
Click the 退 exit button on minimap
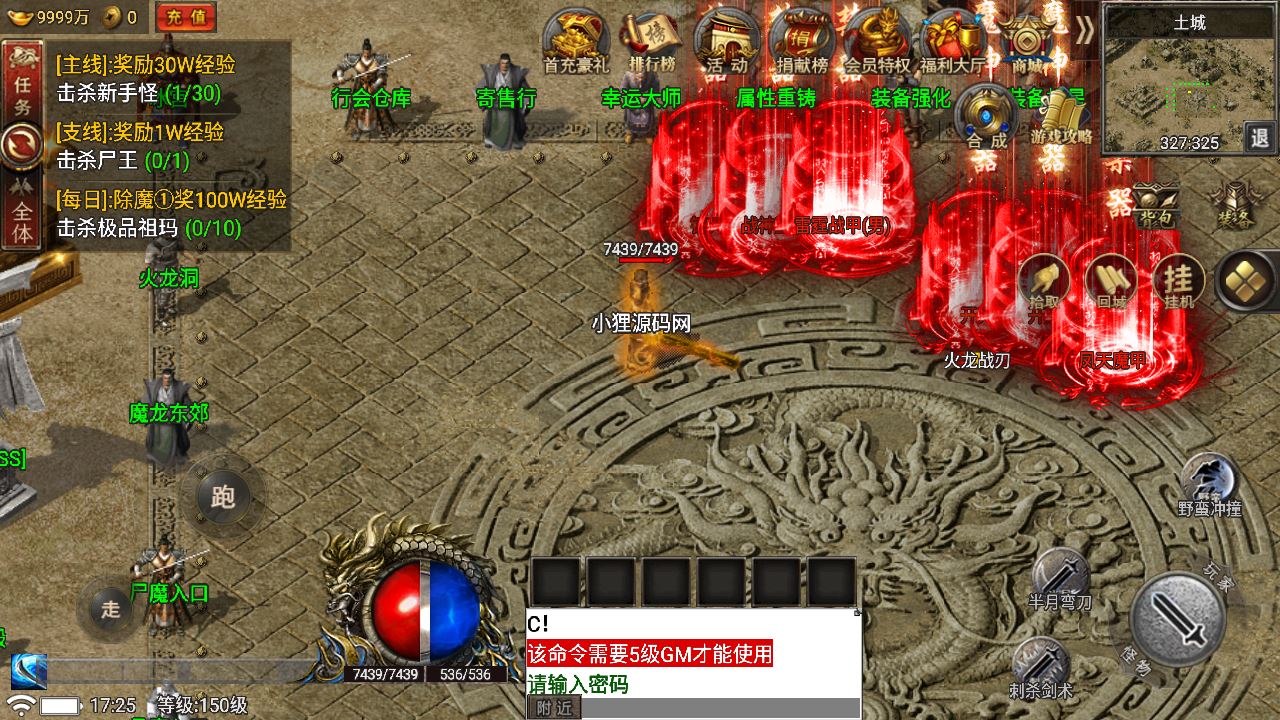(x=1259, y=137)
